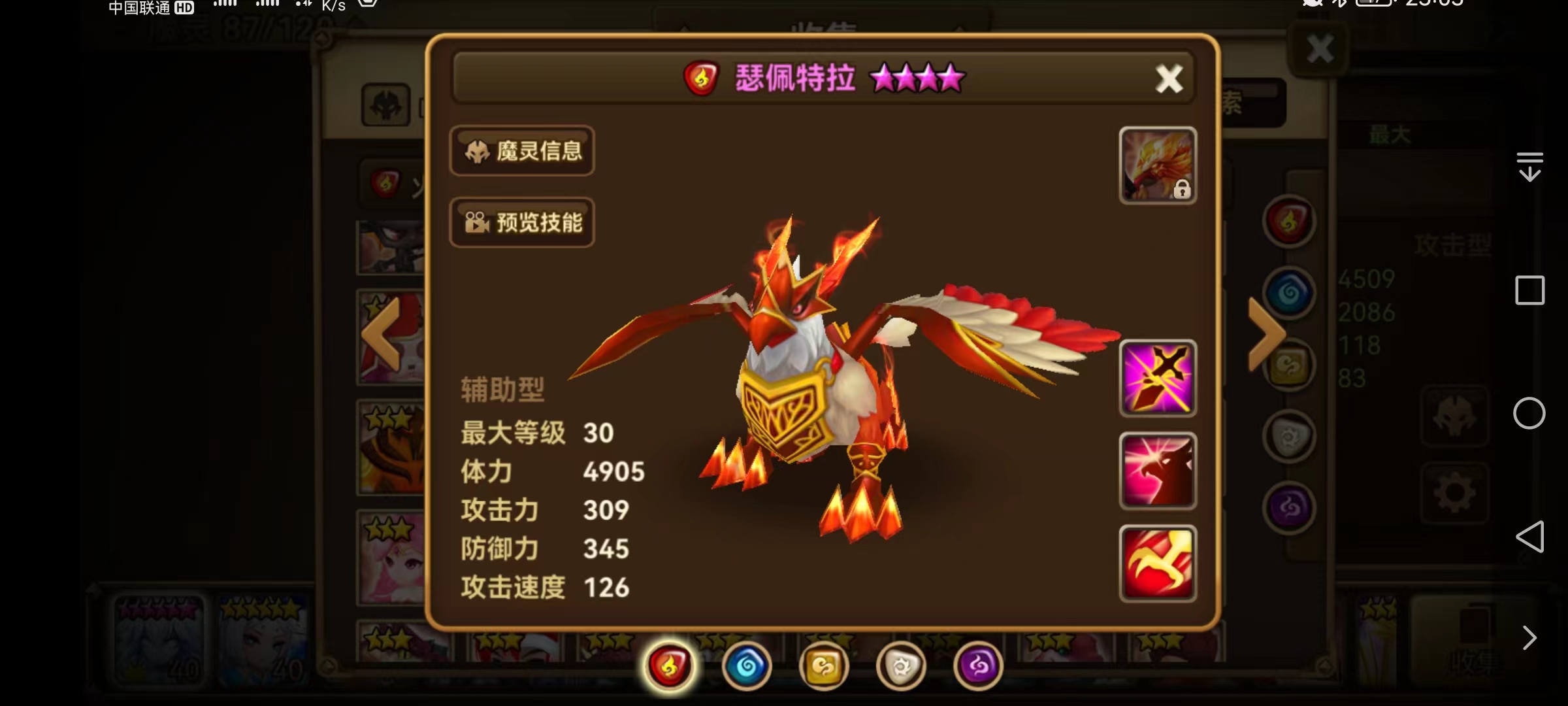Toggle the fire filter at bottom bar
1568x706 pixels.
(668, 665)
